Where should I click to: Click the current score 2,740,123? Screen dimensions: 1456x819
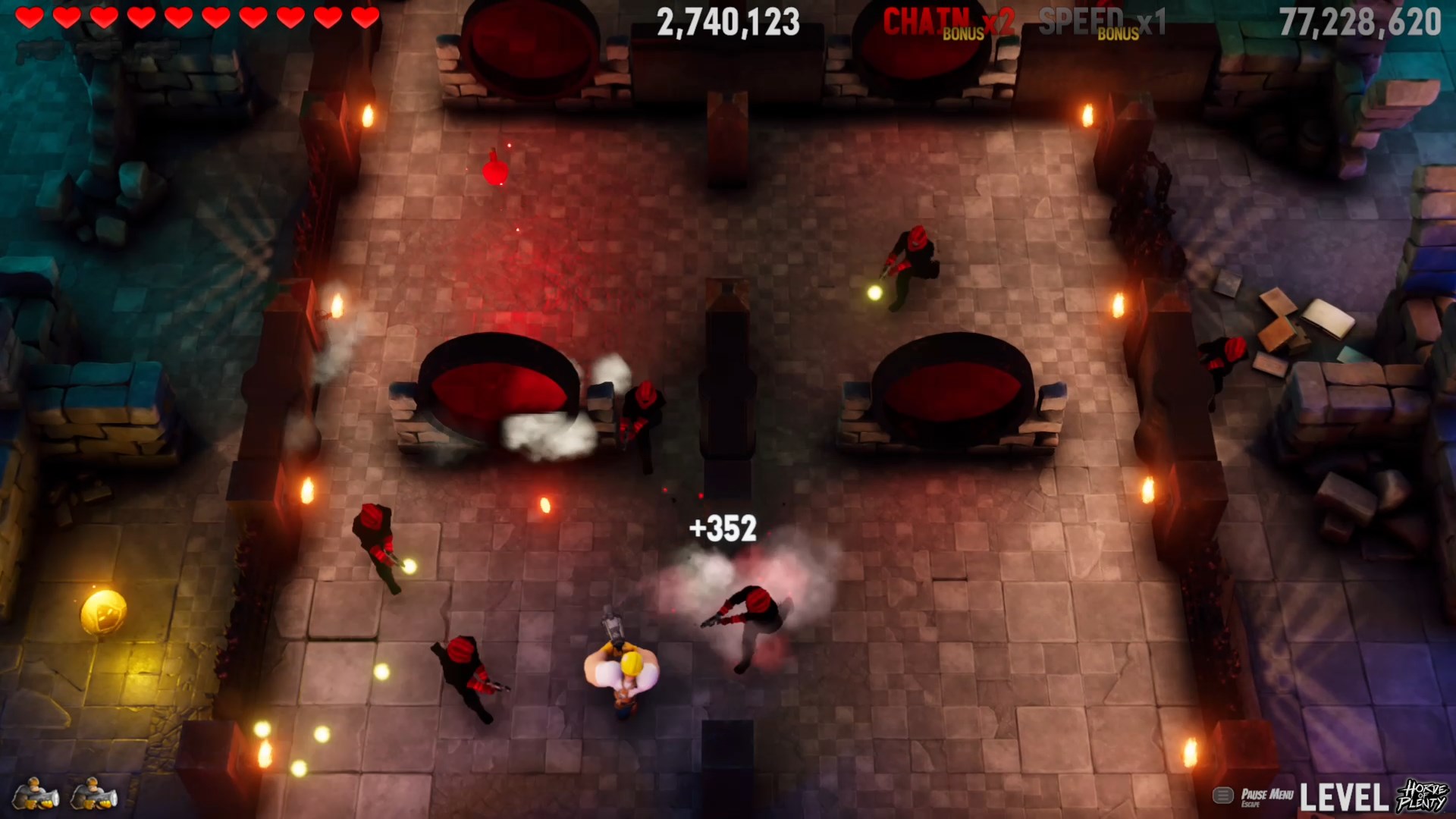728,23
